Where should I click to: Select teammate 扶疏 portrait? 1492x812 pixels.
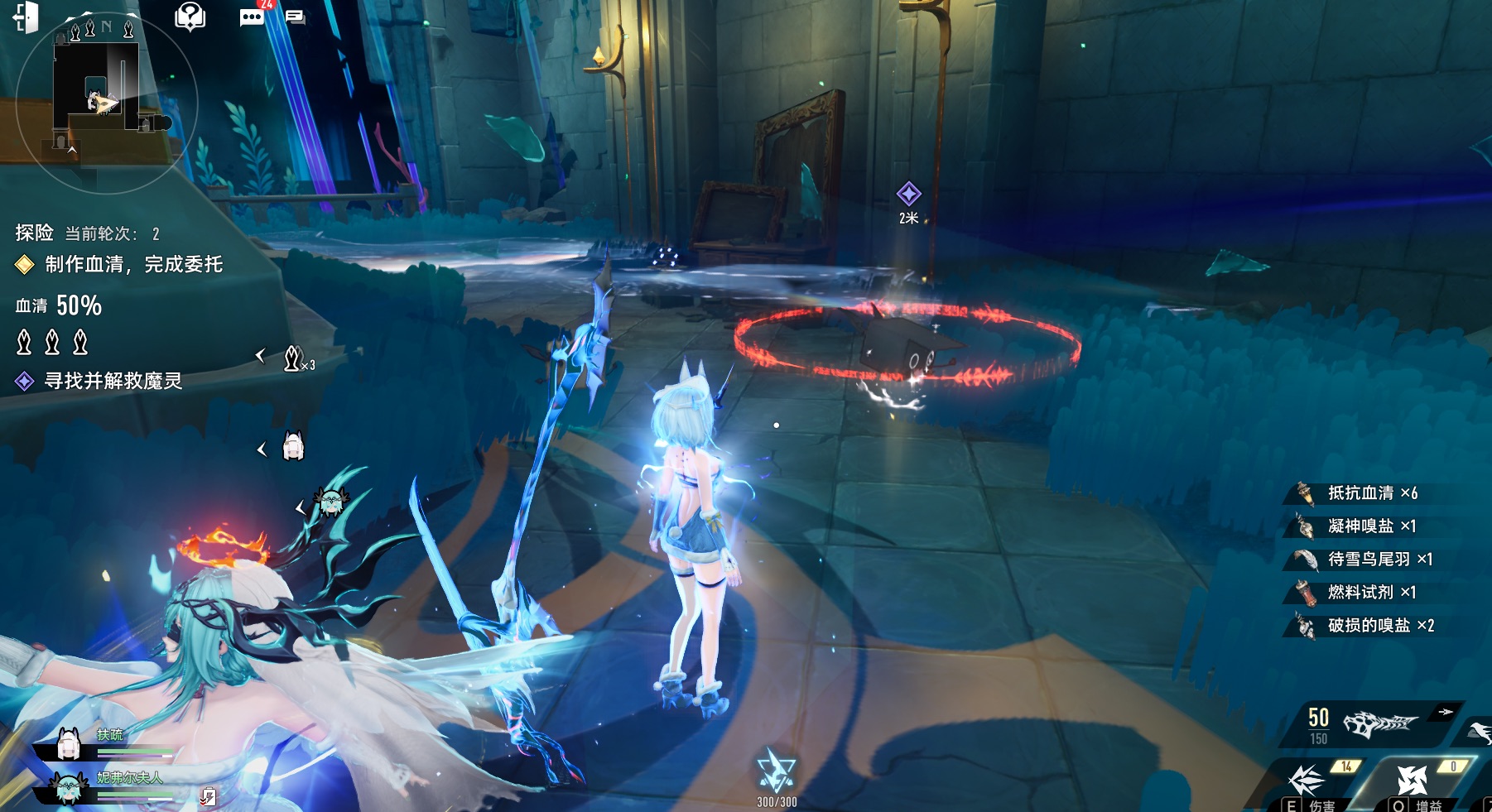click(70, 744)
